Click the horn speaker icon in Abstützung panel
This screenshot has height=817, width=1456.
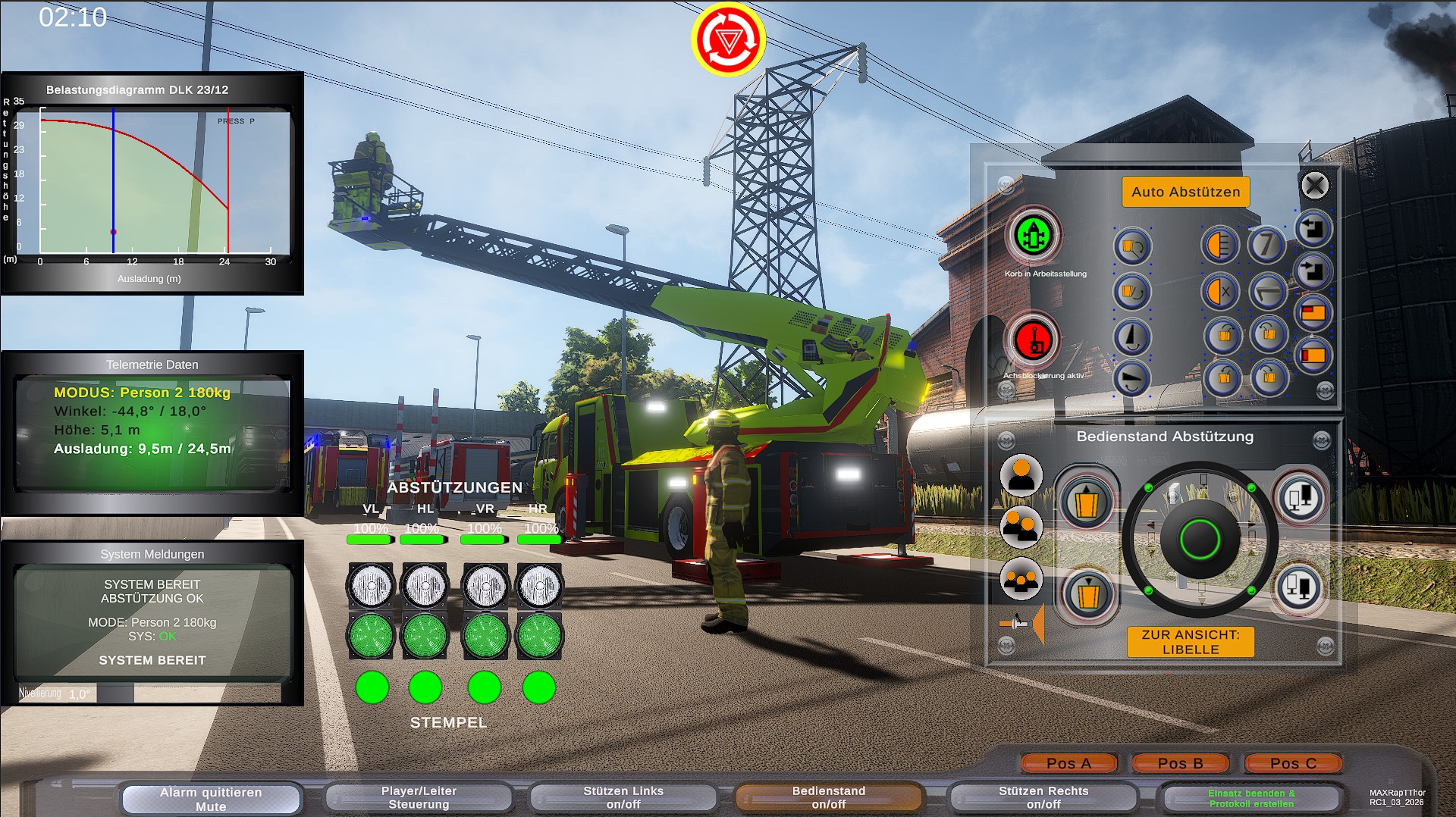pos(1021,622)
